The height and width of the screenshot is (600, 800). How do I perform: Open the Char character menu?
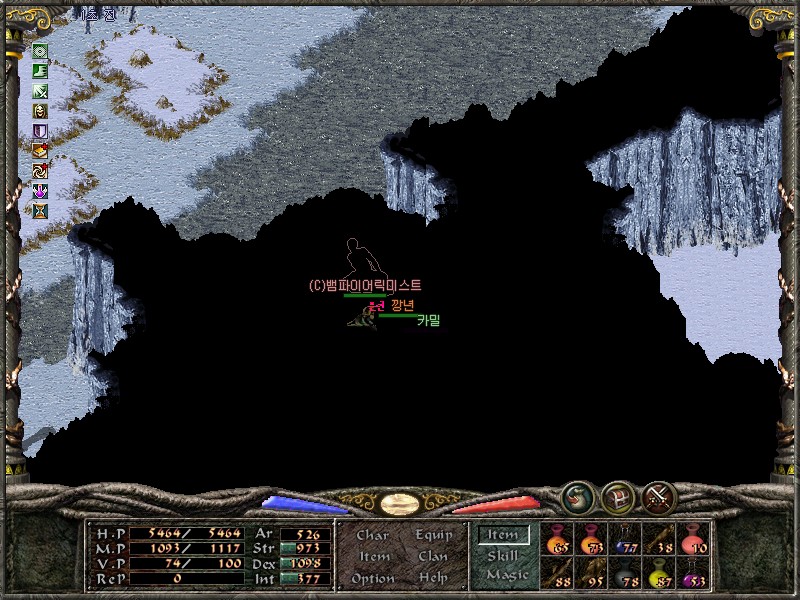pos(373,535)
